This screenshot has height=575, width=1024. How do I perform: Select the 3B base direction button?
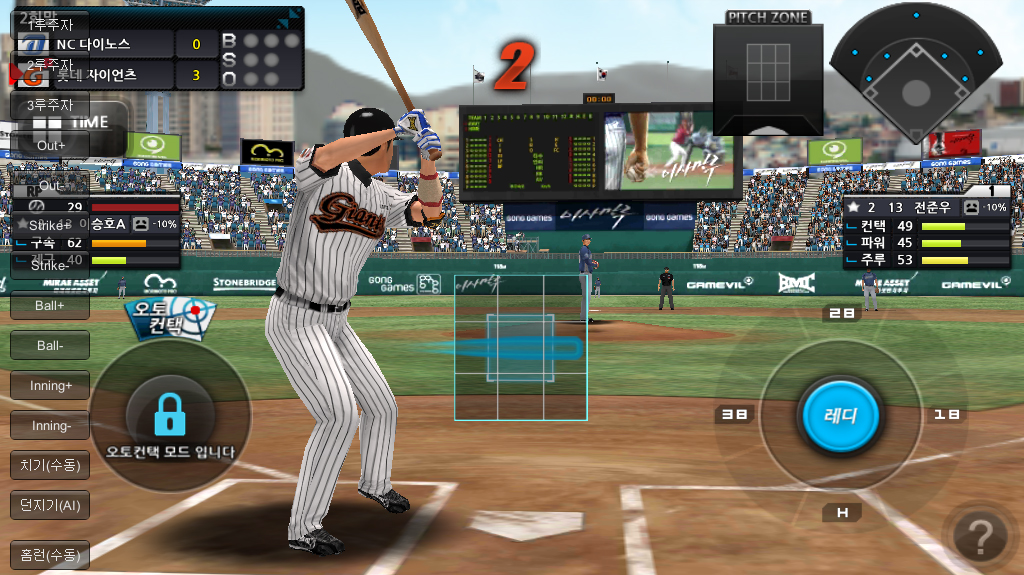tap(734, 414)
